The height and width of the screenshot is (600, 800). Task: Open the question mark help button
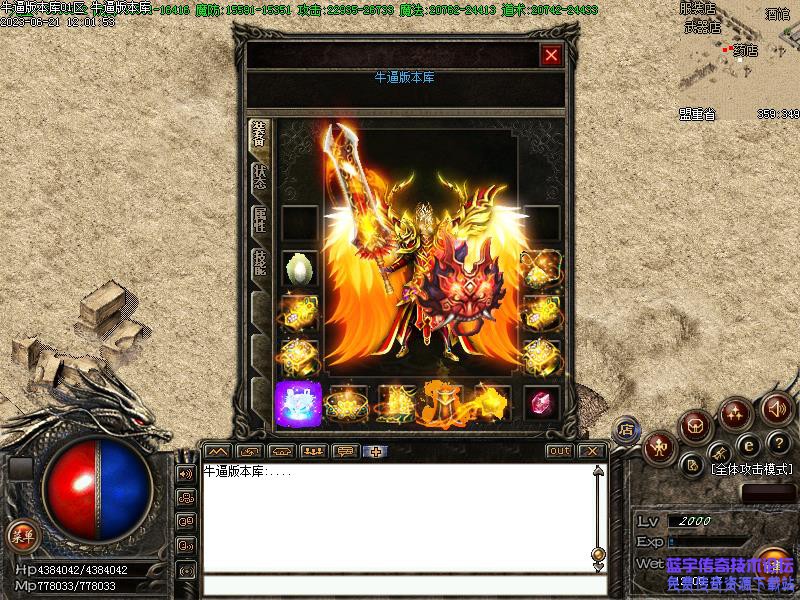pyautogui.click(x=779, y=444)
